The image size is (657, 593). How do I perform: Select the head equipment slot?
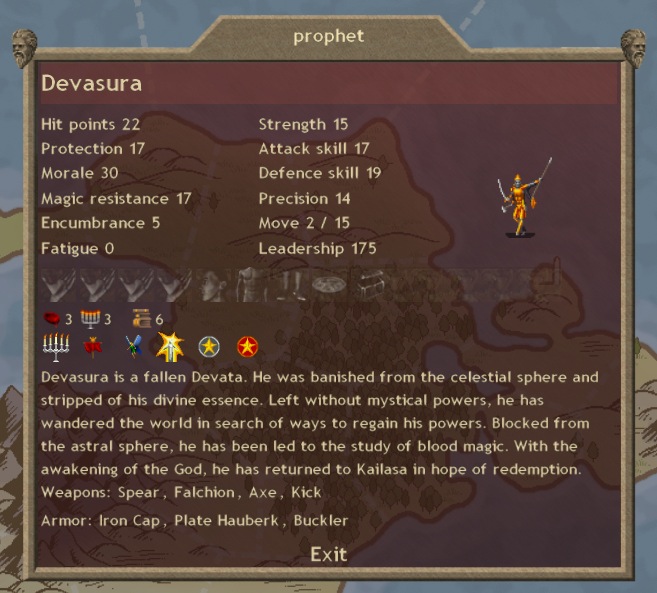coord(212,286)
